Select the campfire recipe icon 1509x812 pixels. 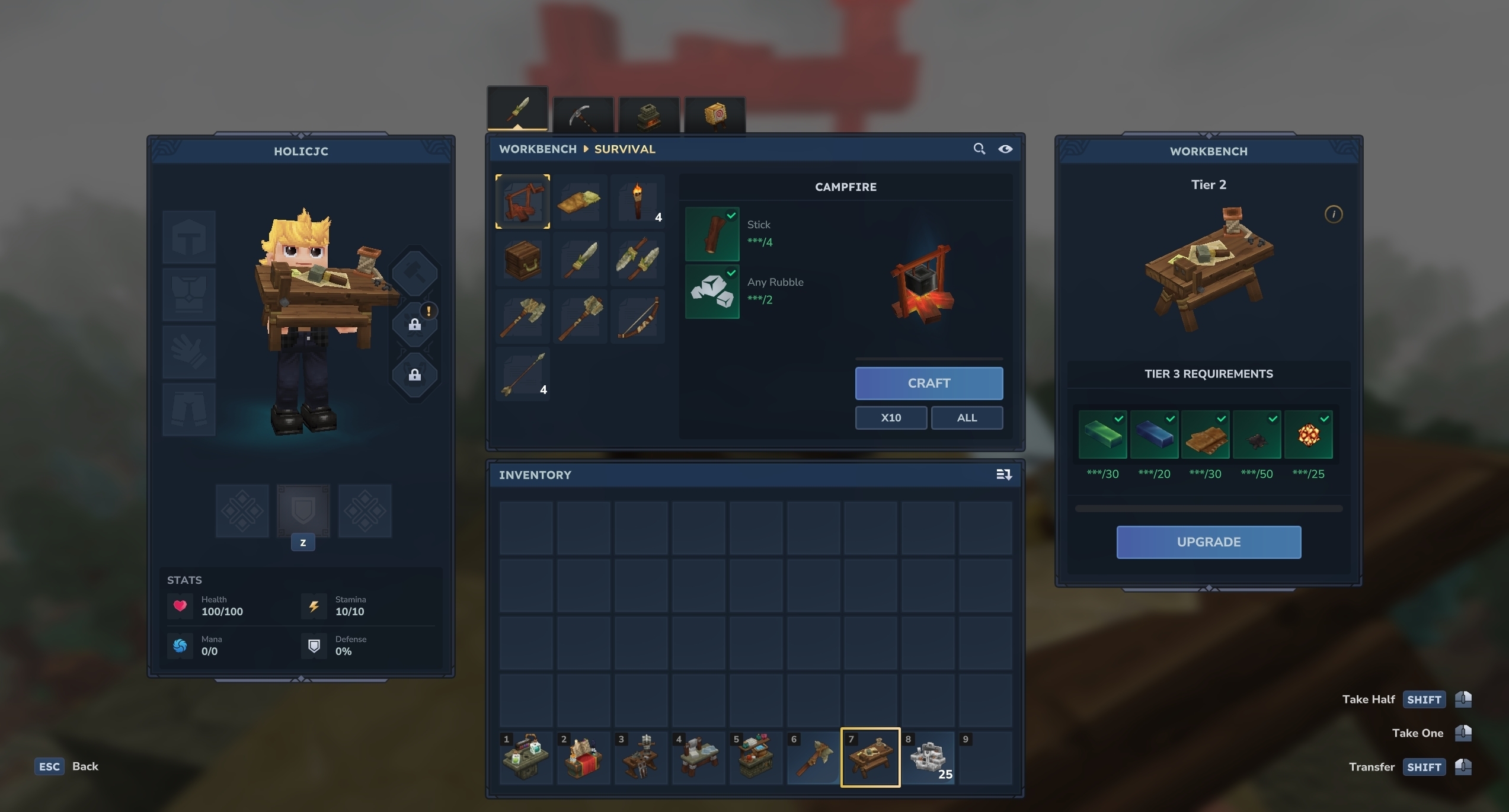(522, 202)
